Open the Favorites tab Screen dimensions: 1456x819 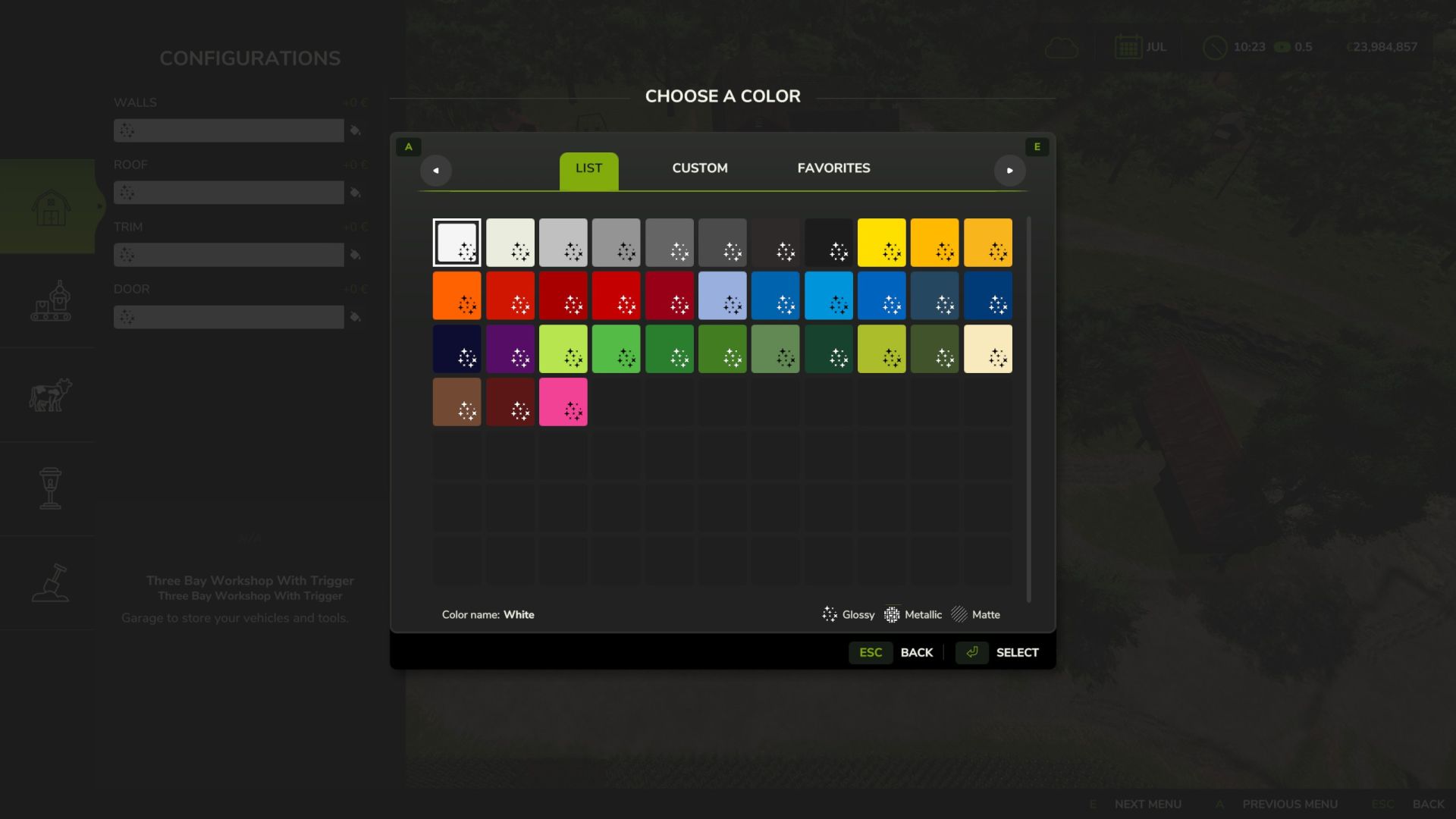[x=833, y=168]
